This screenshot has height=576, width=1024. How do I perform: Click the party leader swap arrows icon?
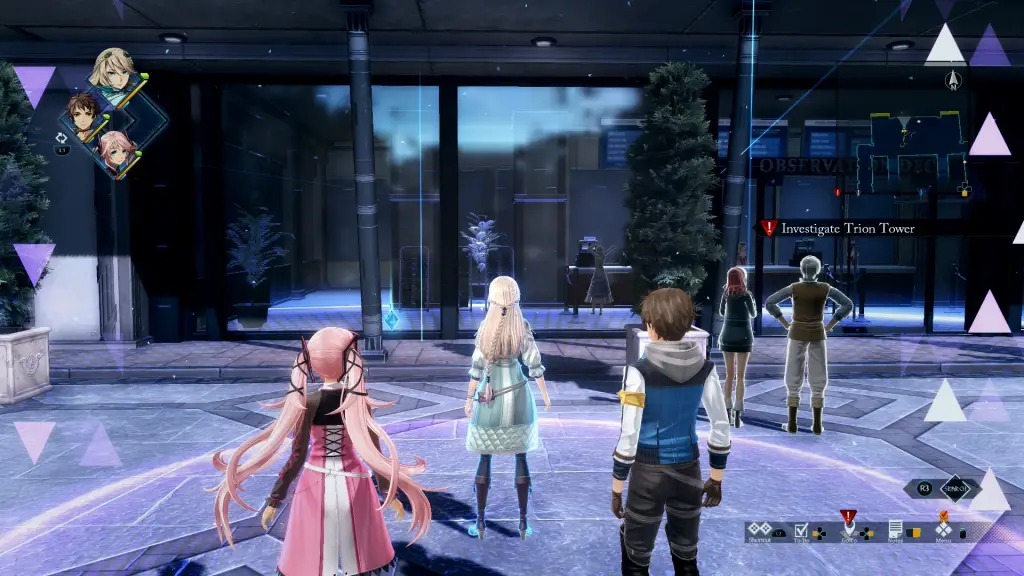coord(62,138)
